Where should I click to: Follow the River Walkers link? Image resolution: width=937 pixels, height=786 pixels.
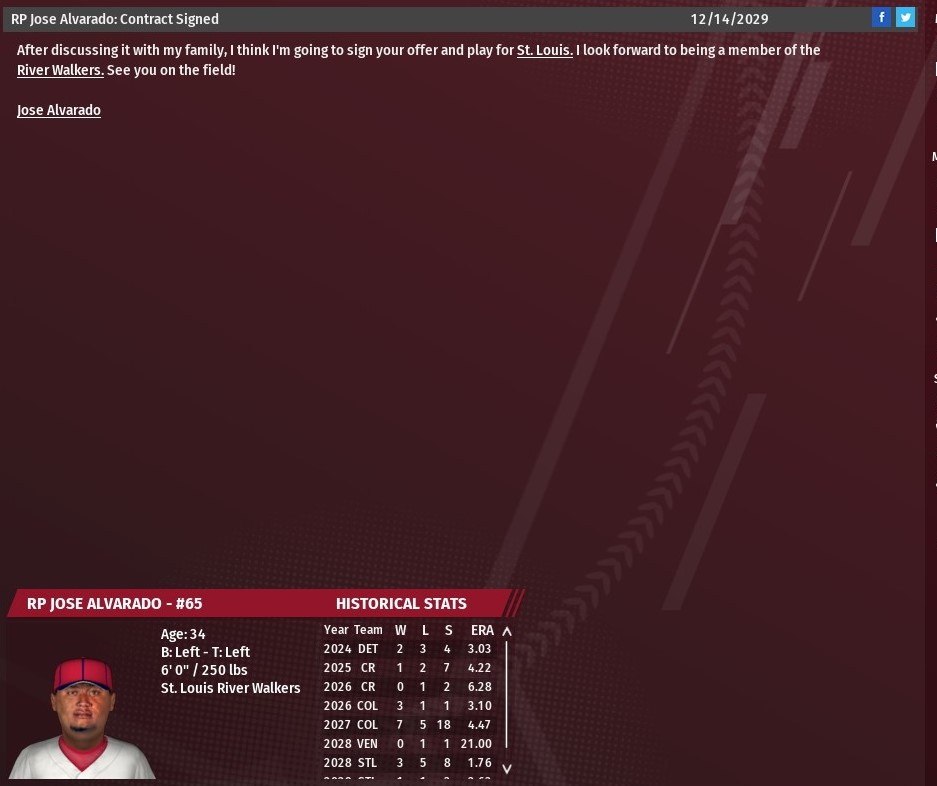pos(60,70)
